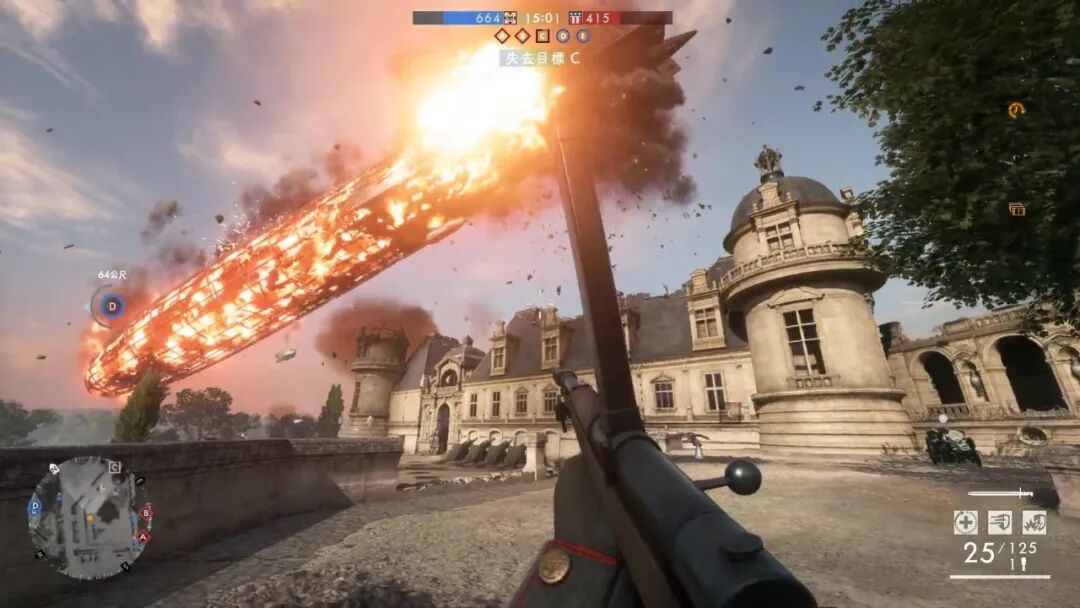The width and height of the screenshot is (1080, 608).
Task: Click the blue E flag in top objective row
Action: 583,36
